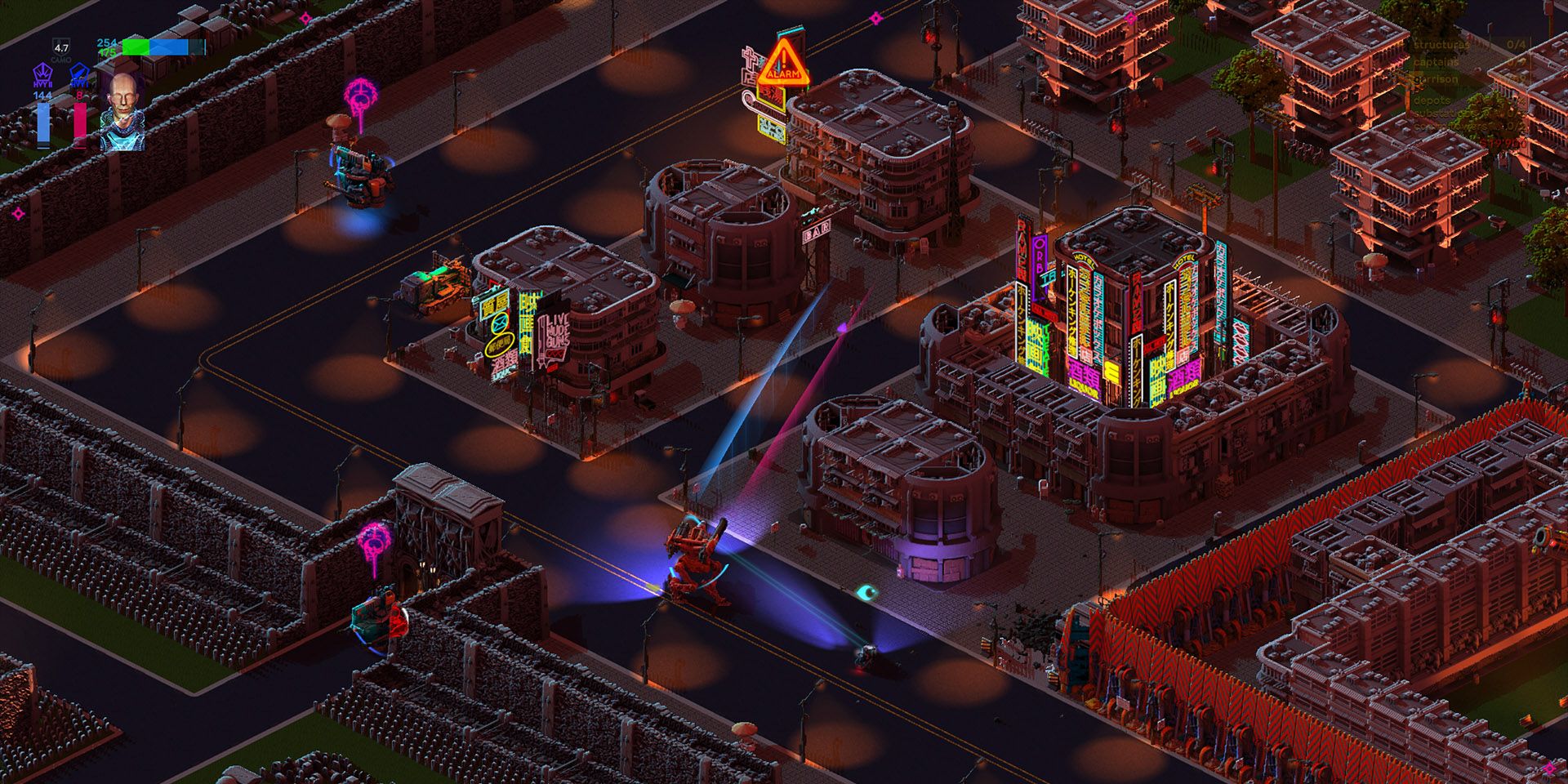
Task: Click the 'garrison' objective label
Action: coord(1437,79)
